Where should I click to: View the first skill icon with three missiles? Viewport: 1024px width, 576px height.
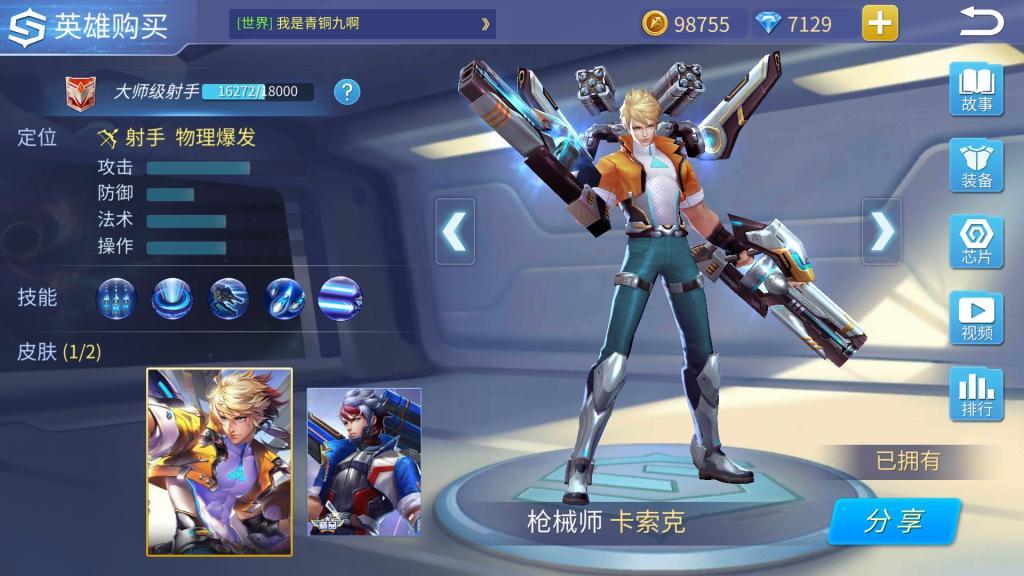click(117, 298)
